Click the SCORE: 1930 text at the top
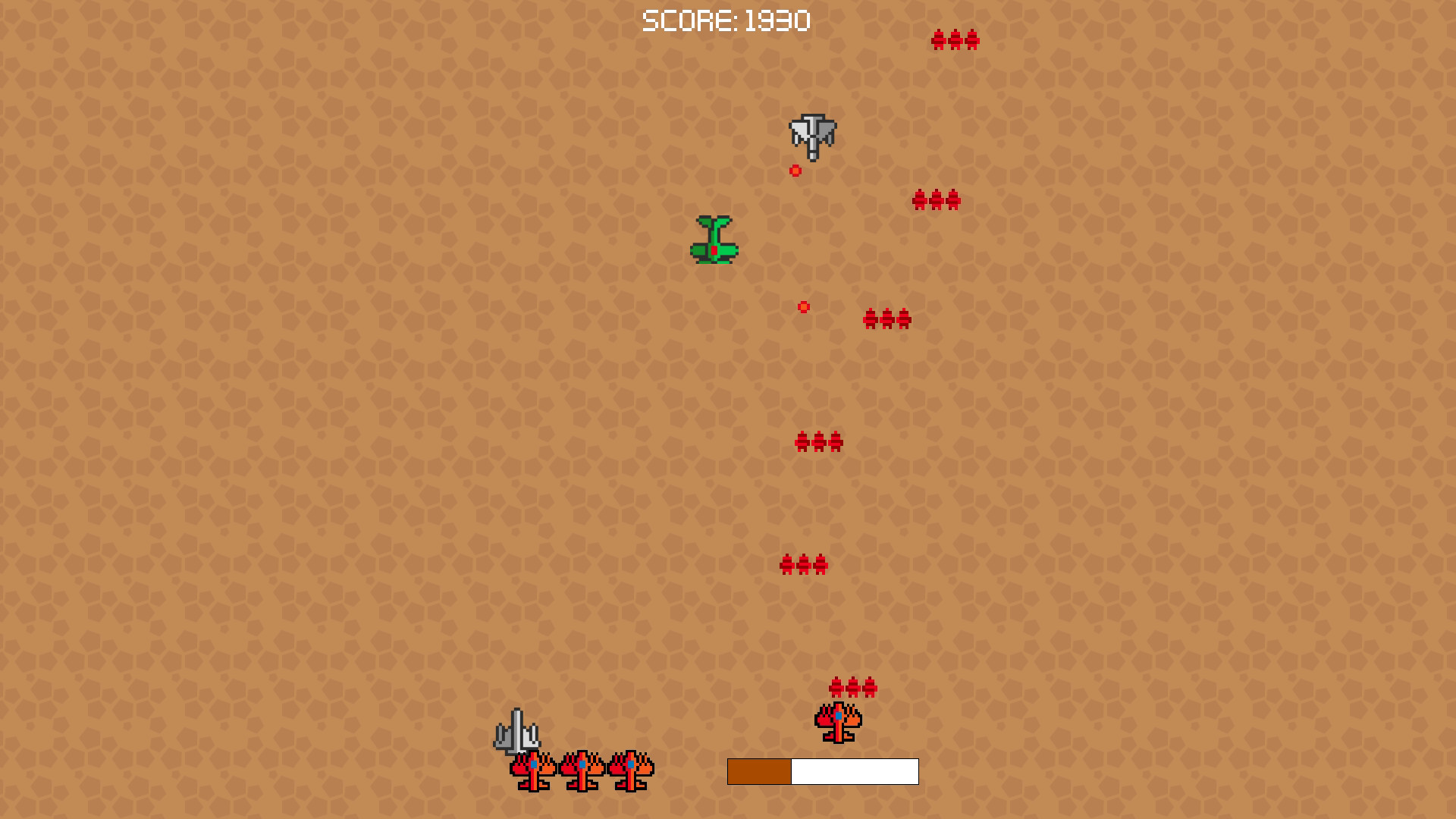The width and height of the screenshot is (1456, 819). coord(726,20)
